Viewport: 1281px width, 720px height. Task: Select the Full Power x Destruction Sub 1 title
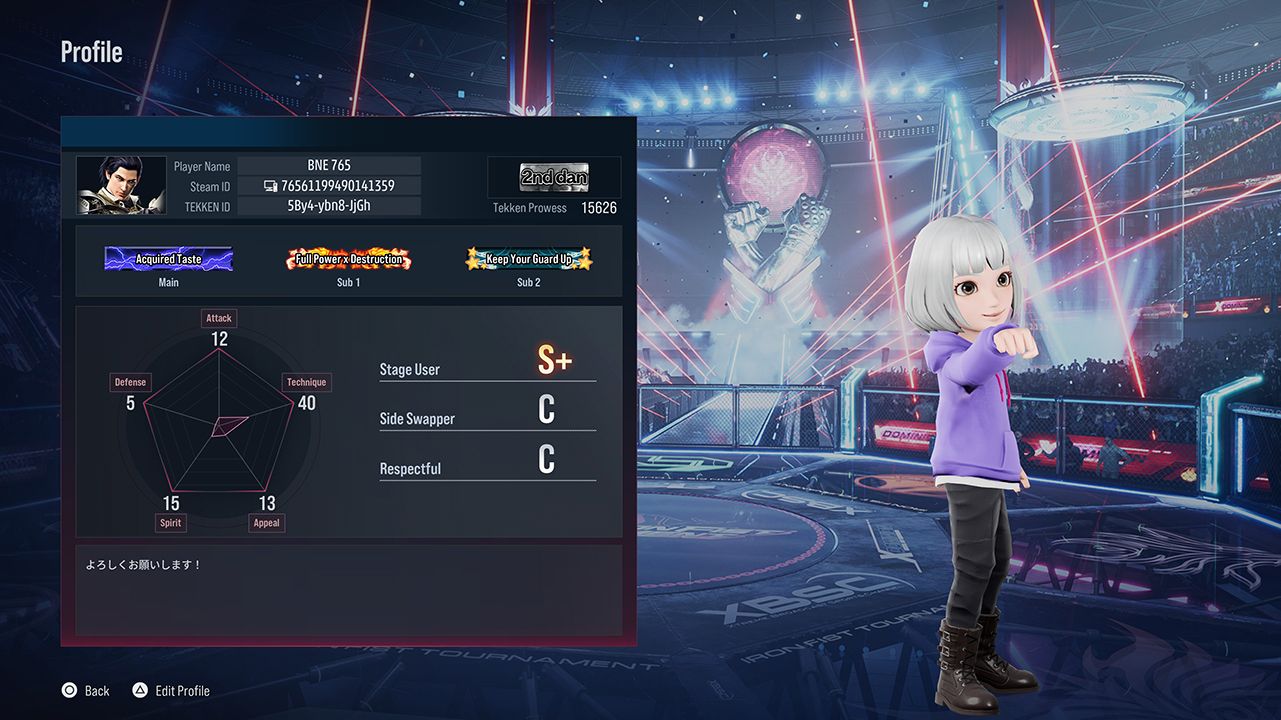click(347, 258)
